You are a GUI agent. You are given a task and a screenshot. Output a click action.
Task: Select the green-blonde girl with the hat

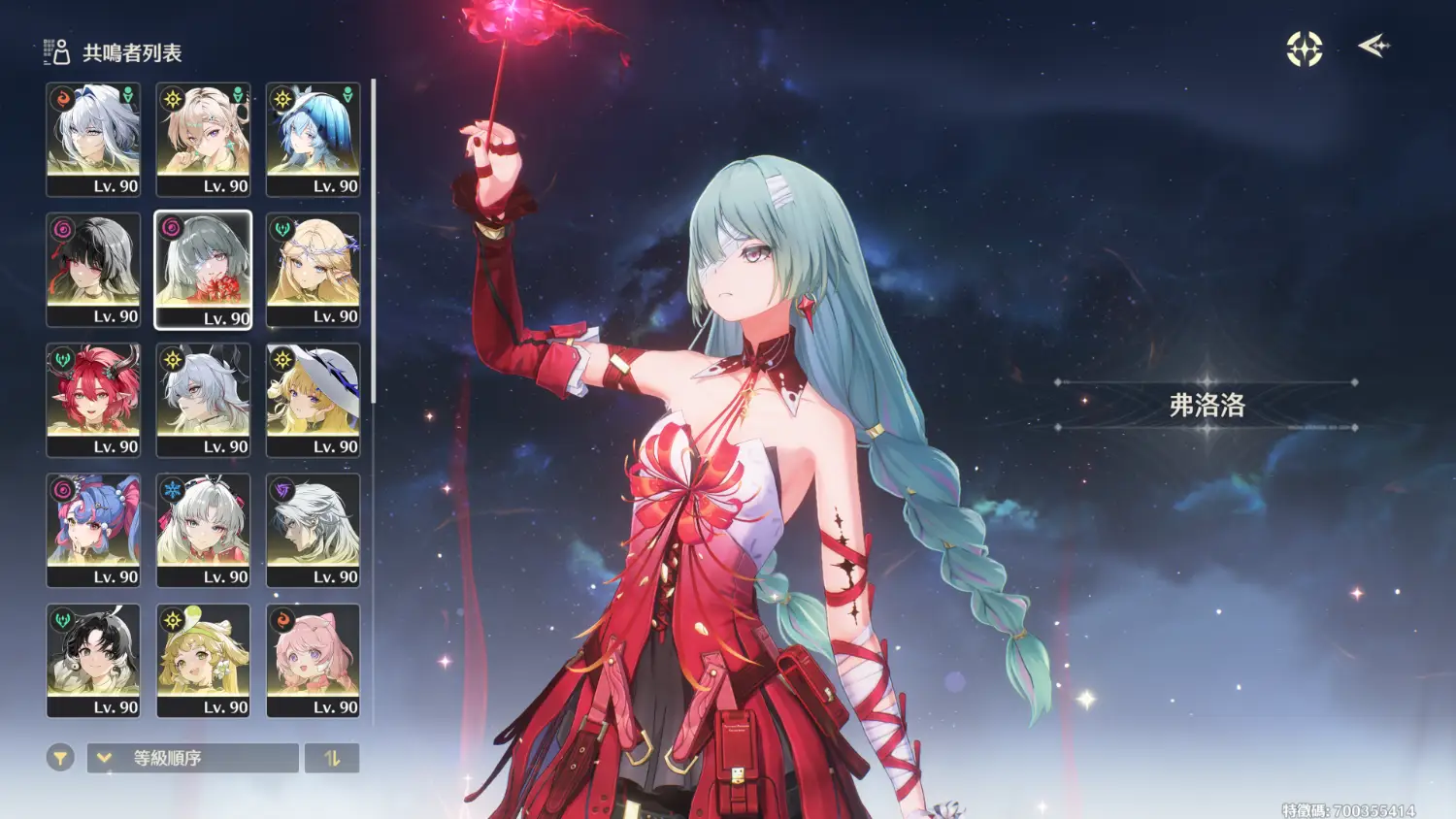pyautogui.click(x=203, y=660)
